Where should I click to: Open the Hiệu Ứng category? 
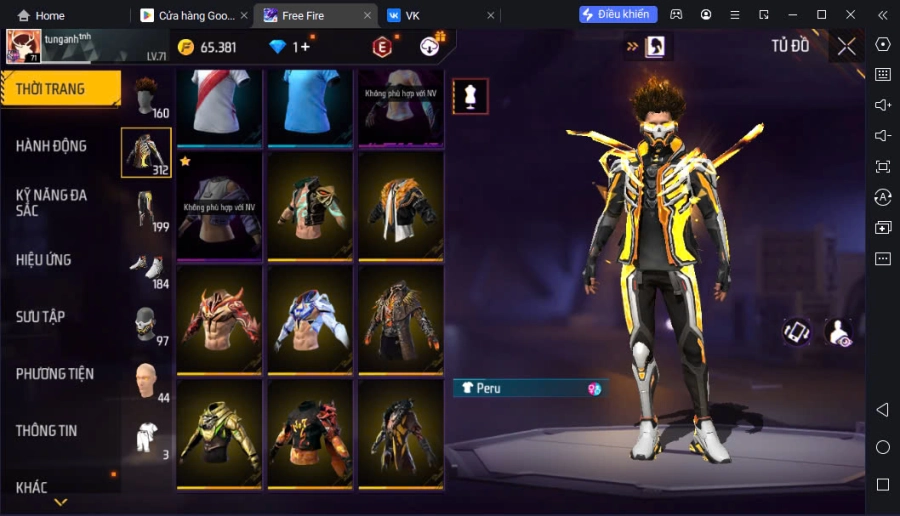[x=43, y=260]
